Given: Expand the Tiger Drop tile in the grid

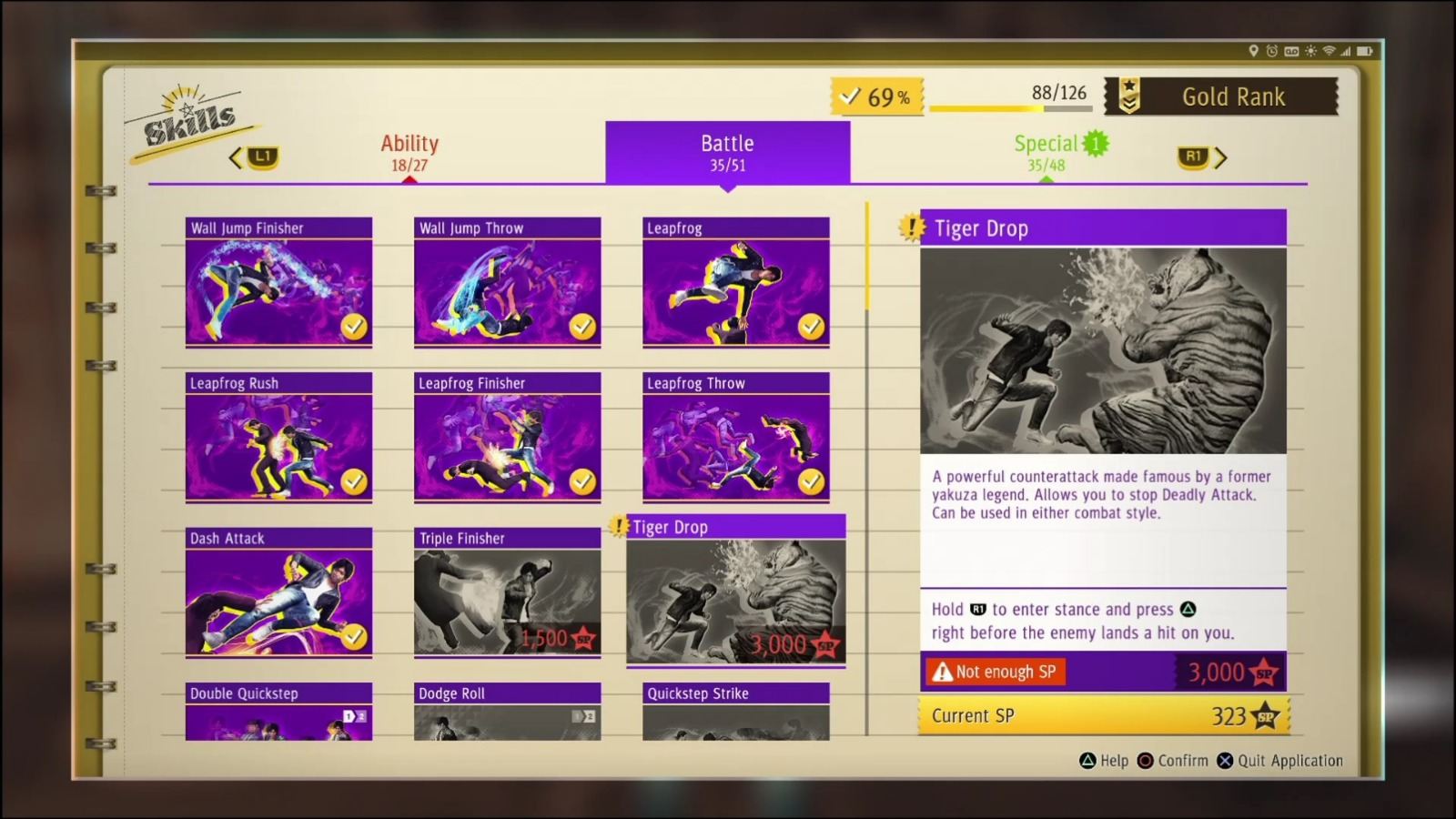Looking at the screenshot, I should click(735, 591).
